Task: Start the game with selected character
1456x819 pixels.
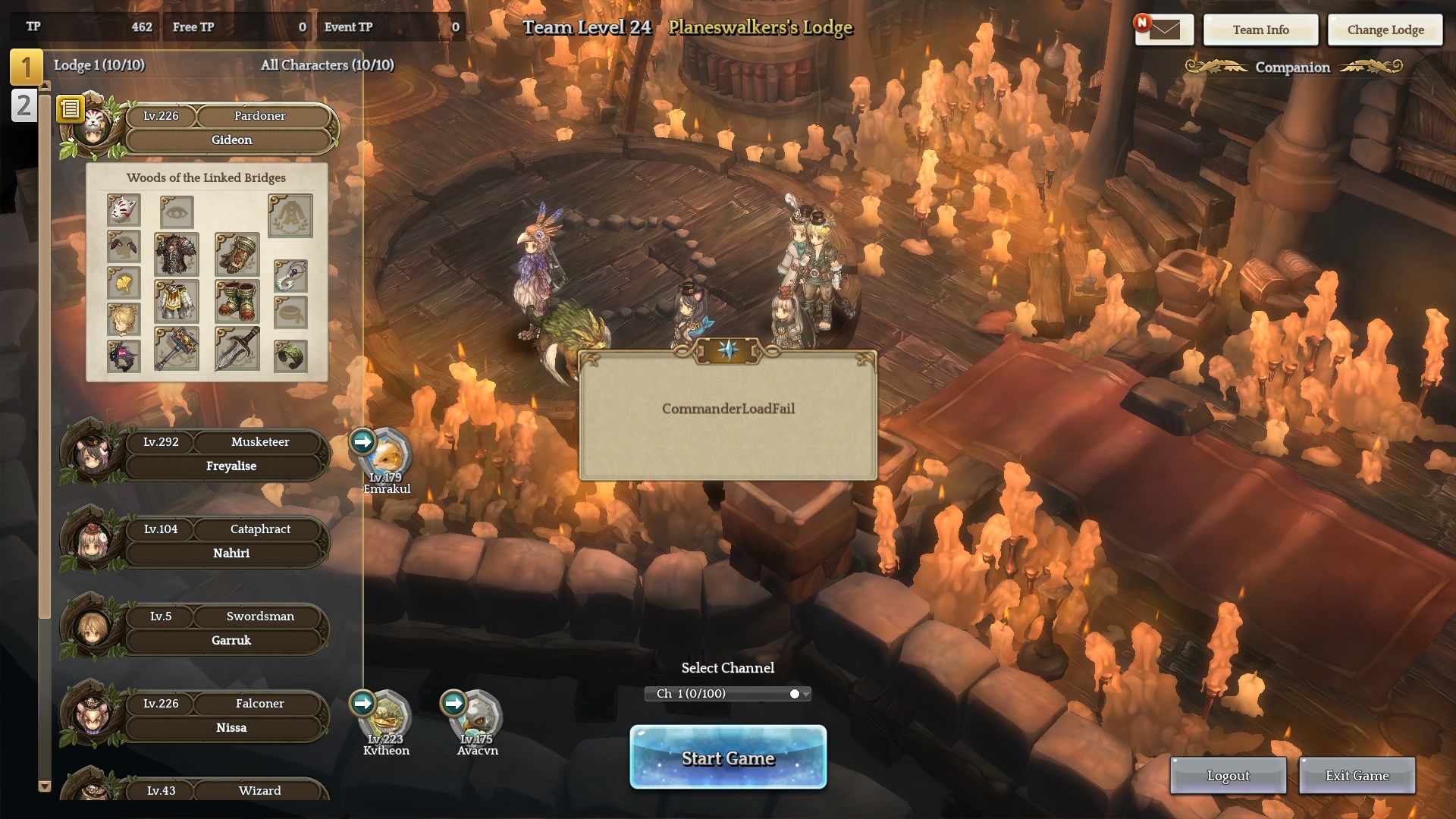Action: point(728,758)
